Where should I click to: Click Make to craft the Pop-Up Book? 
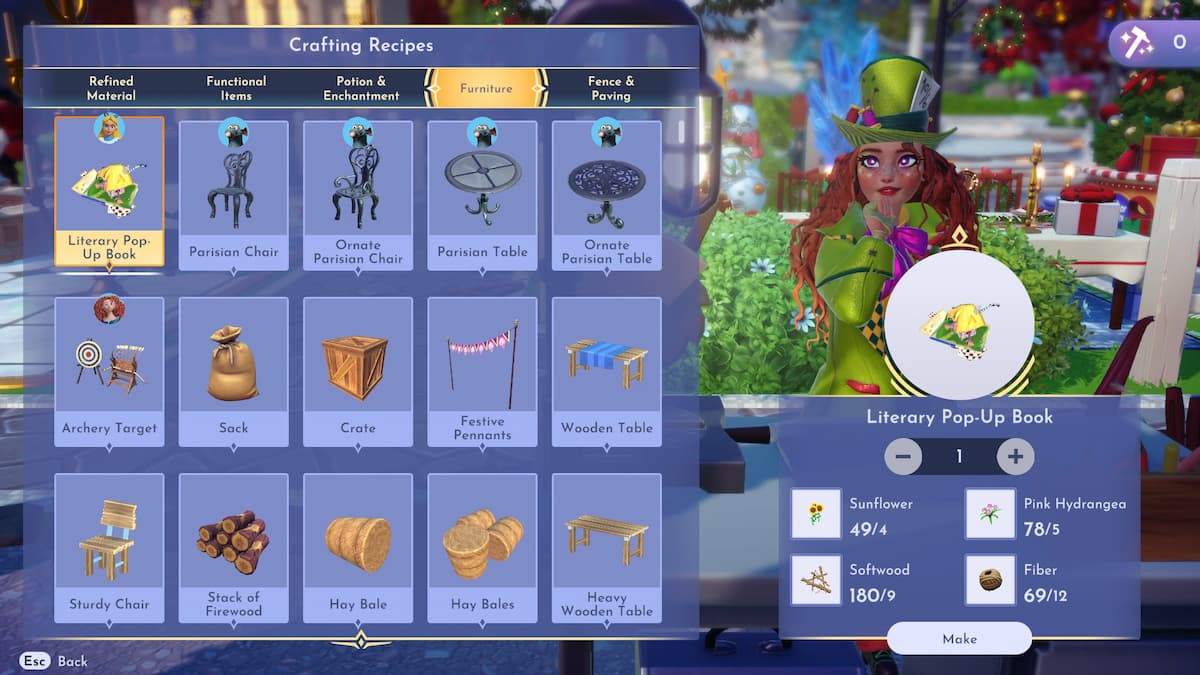[x=958, y=638]
